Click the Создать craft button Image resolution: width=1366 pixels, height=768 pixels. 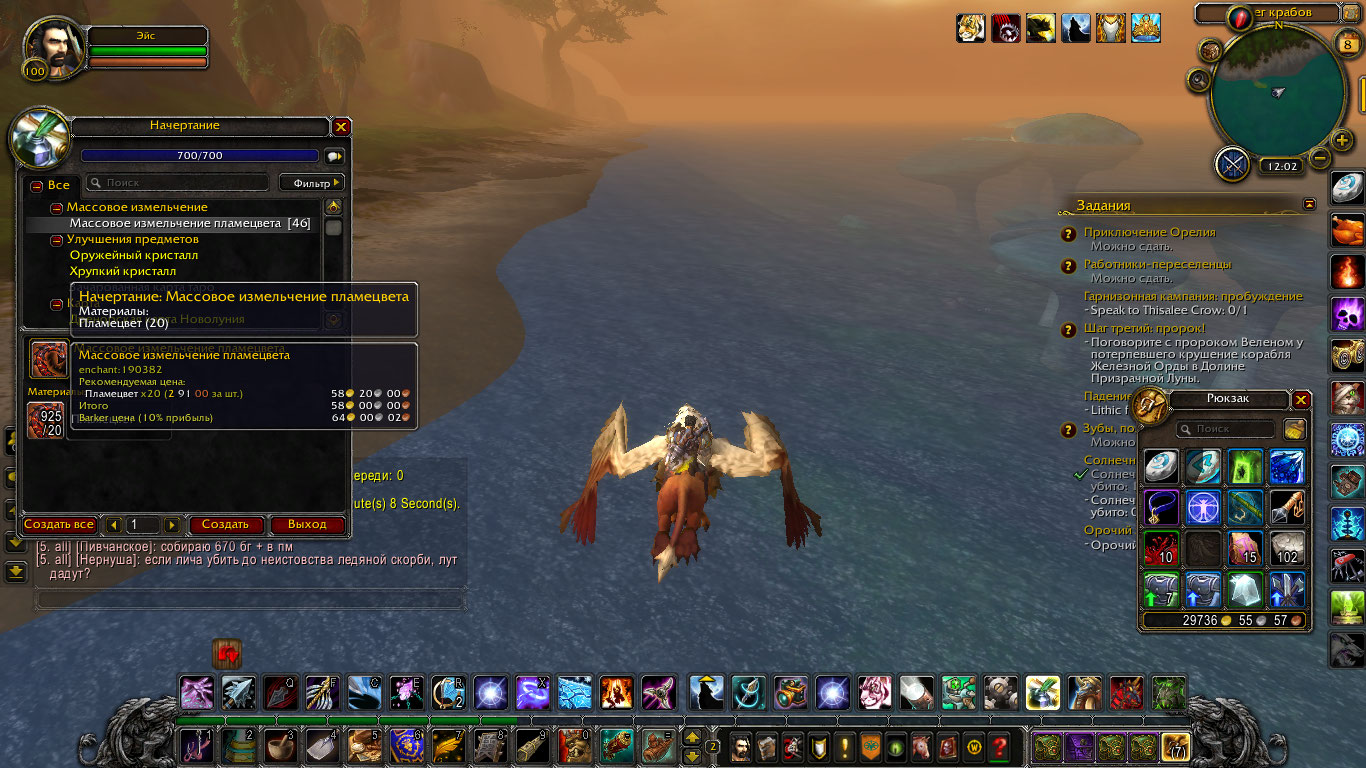pyautogui.click(x=225, y=524)
